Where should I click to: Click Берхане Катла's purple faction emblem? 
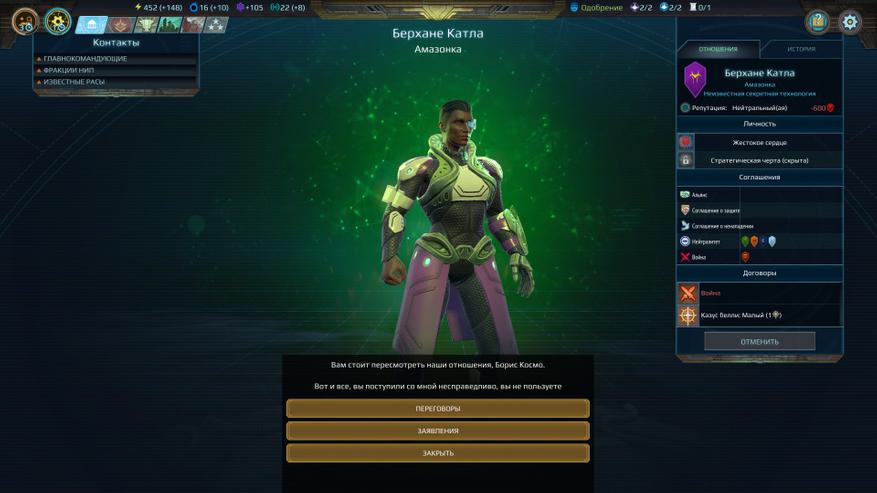(695, 80)
